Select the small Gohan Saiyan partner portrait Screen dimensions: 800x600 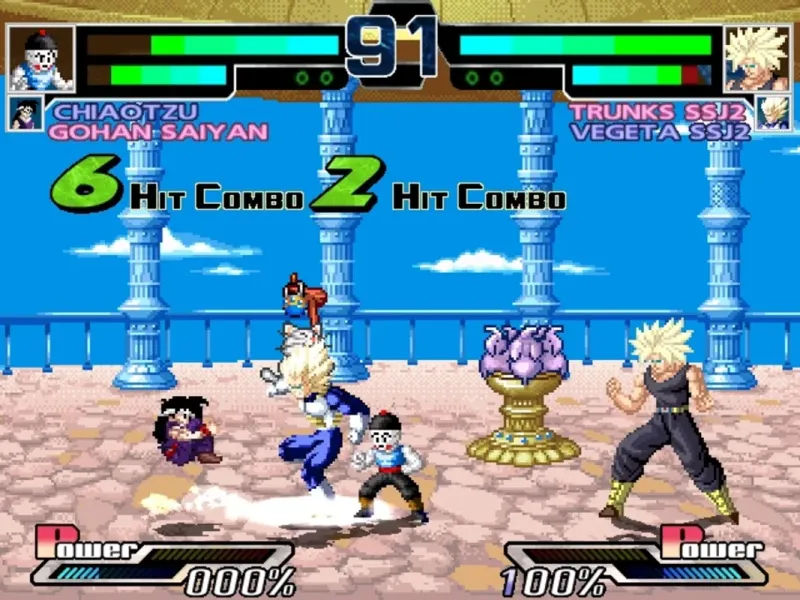point(25,113)
